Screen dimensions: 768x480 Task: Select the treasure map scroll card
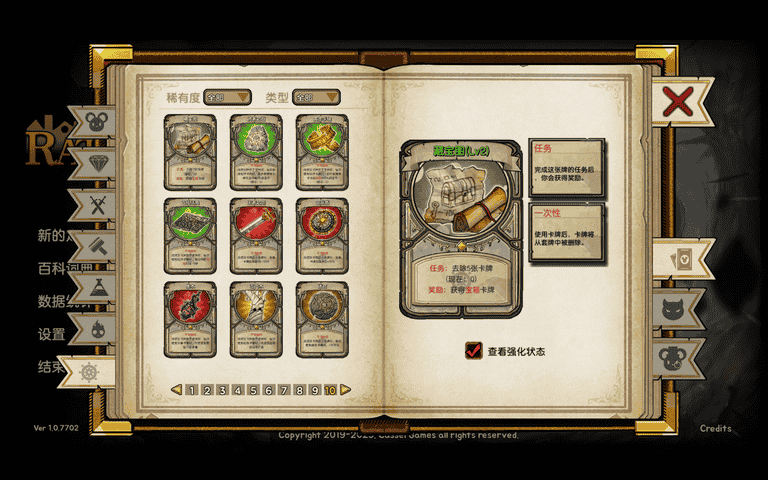[190, 150]
